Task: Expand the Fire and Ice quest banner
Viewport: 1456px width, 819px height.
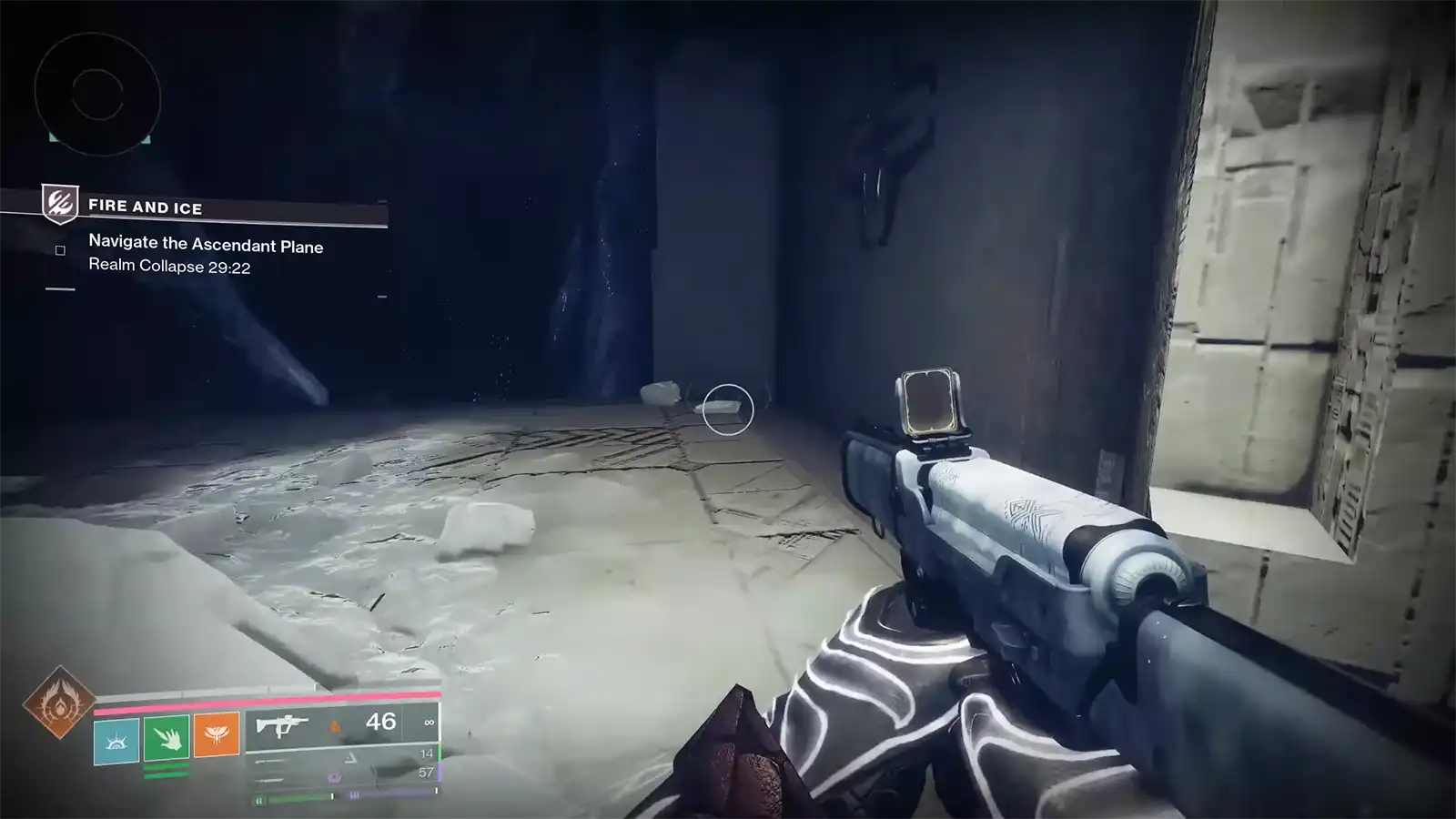Action: (146, 207)
